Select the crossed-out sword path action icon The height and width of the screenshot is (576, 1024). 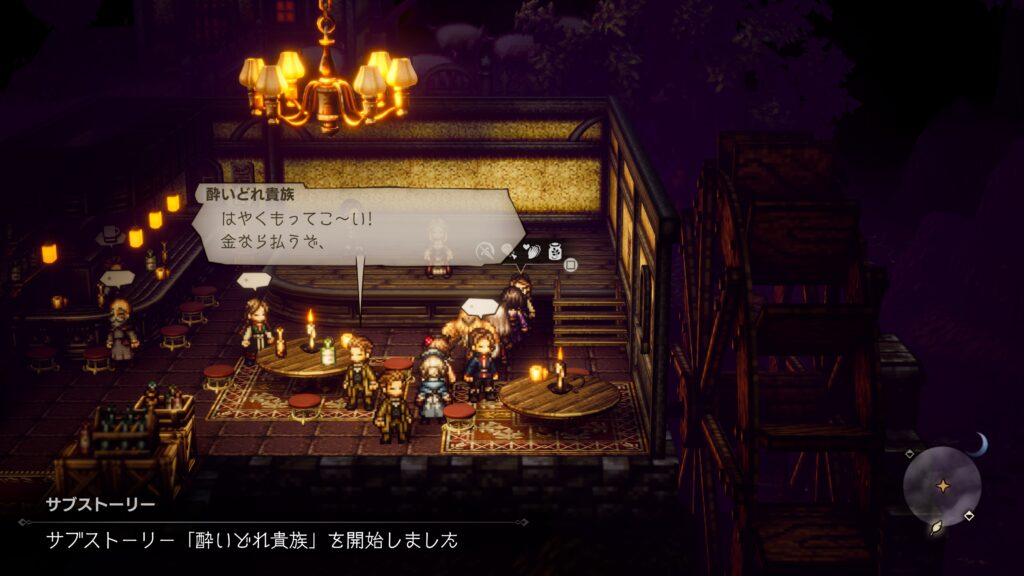pyautogui.click(x=484, y=251)
